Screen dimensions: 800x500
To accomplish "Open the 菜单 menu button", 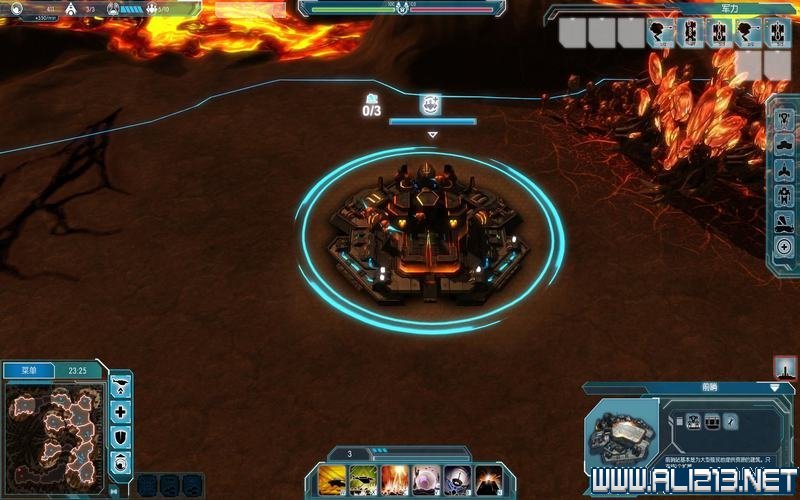I will click(29, 371).
